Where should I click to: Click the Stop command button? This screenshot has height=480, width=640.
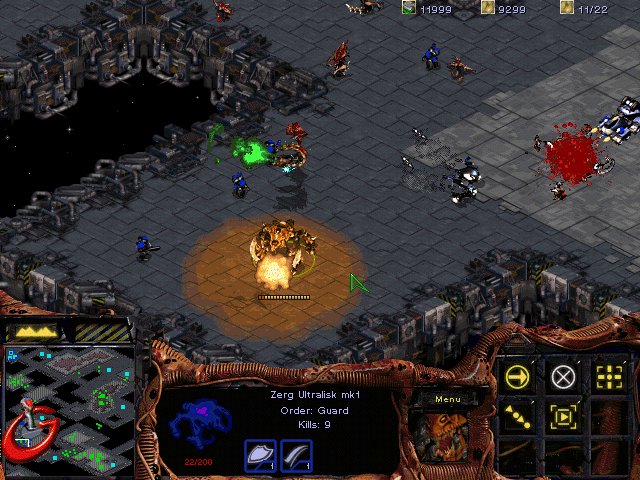(563, 376)
